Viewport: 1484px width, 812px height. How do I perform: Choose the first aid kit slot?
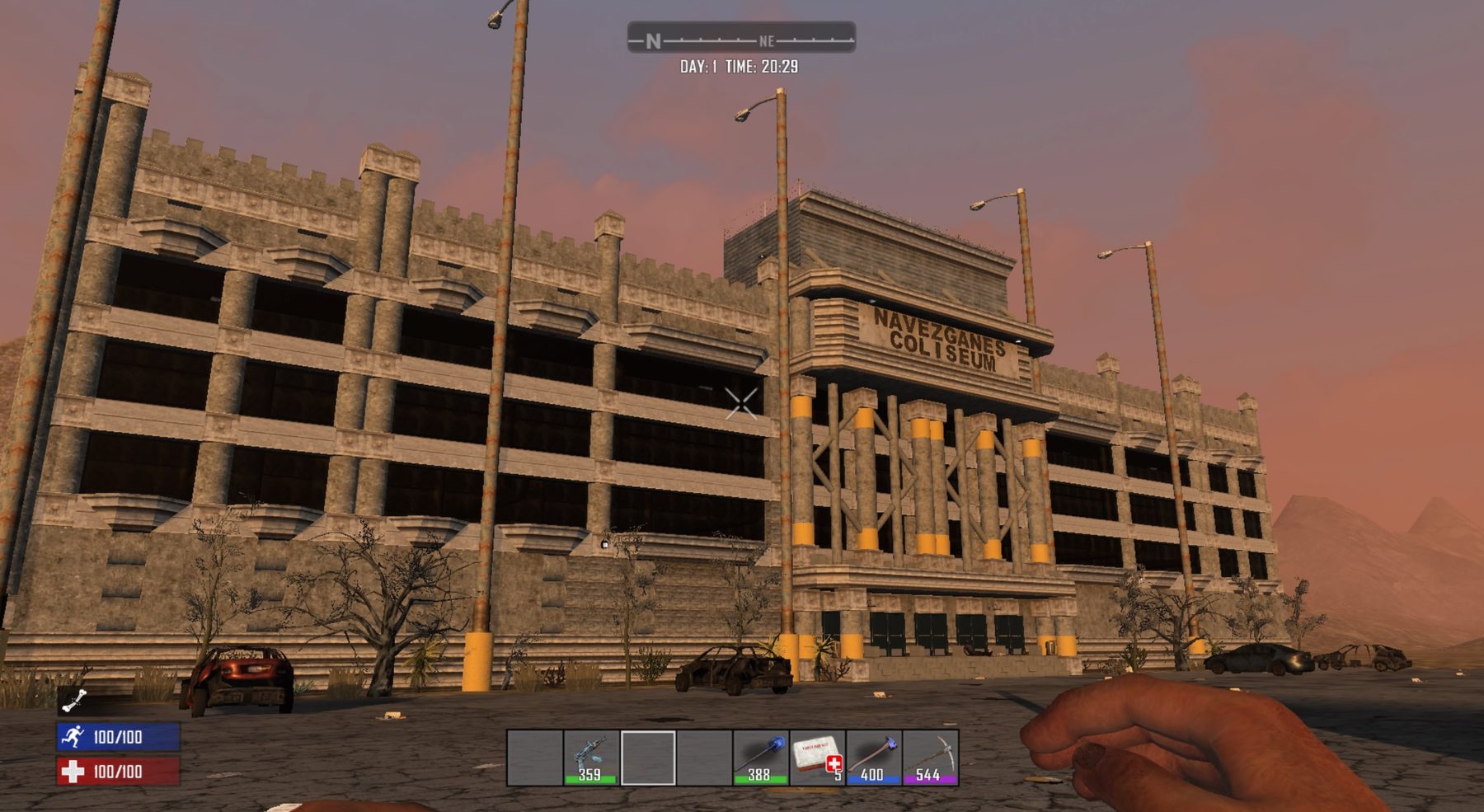[817, 757]
